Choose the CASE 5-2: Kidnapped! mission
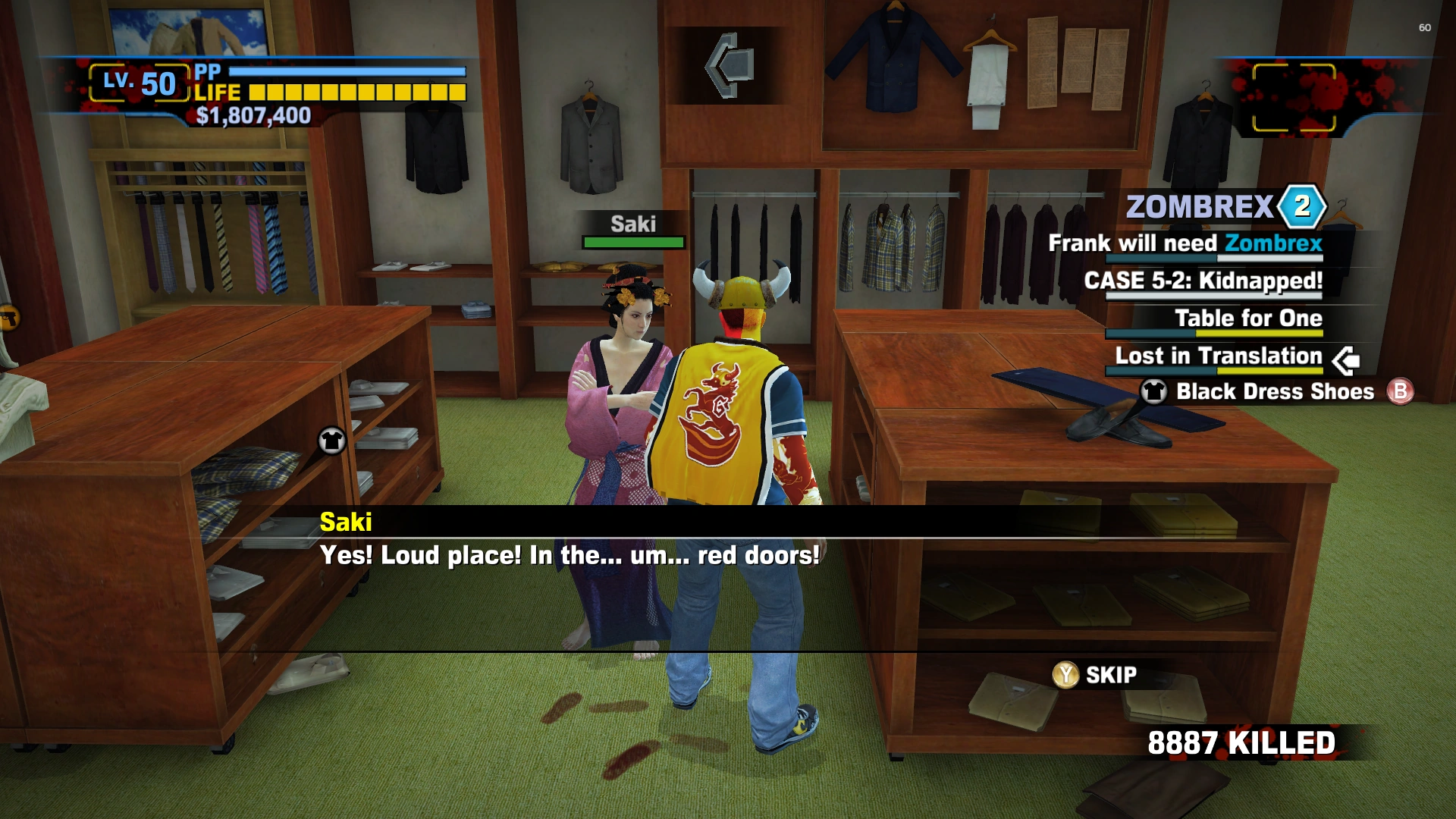 (1203, 281)
